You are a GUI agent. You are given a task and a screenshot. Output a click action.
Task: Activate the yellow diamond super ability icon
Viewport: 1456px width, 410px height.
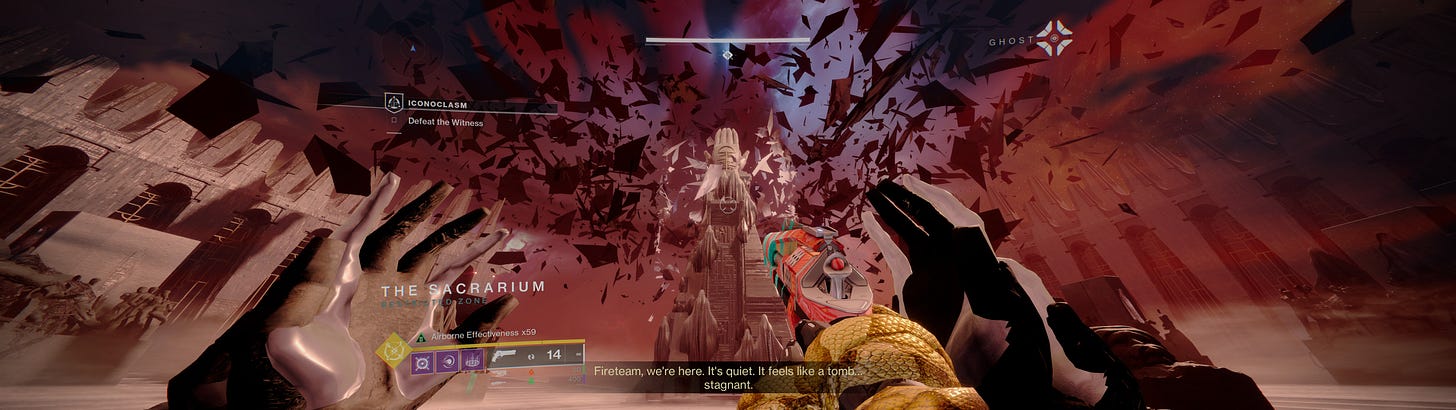click(391, 350)
